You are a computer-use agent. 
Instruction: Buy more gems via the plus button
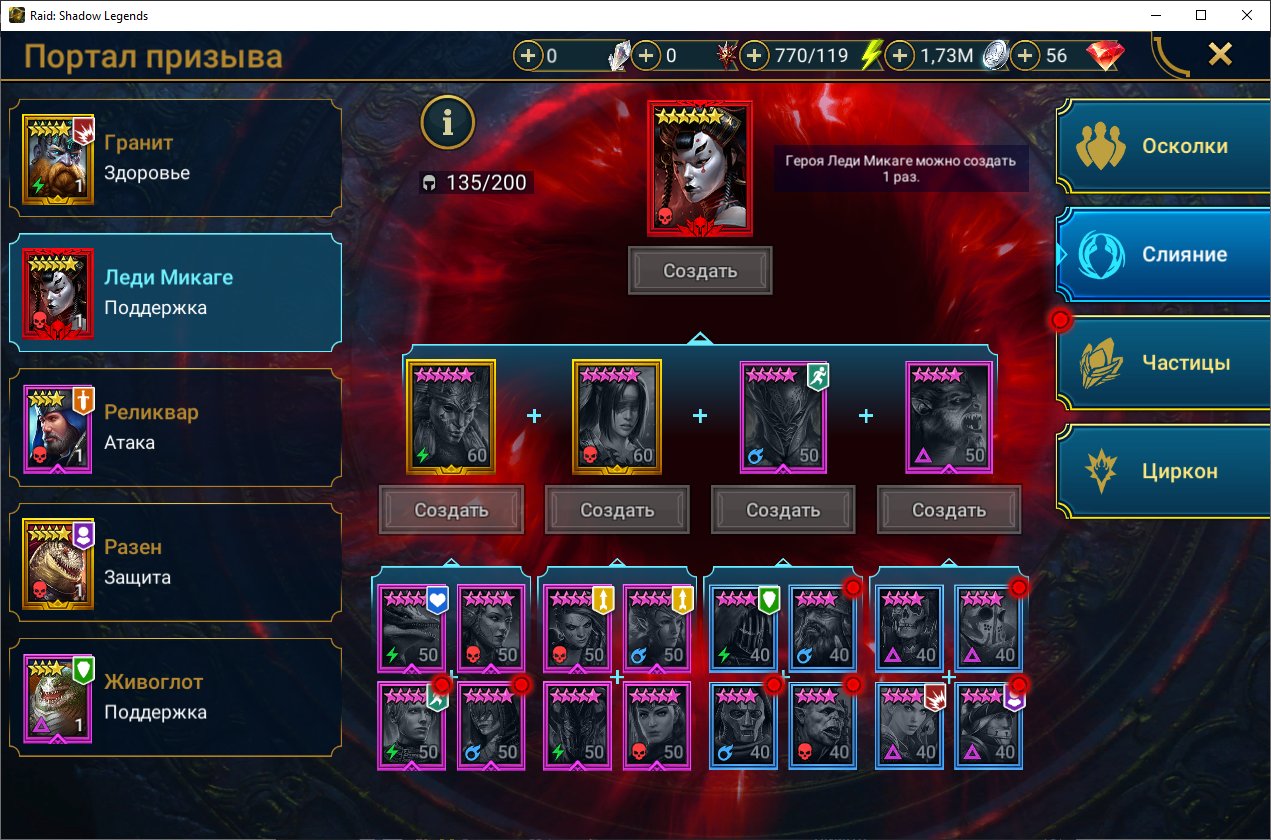1025,56
